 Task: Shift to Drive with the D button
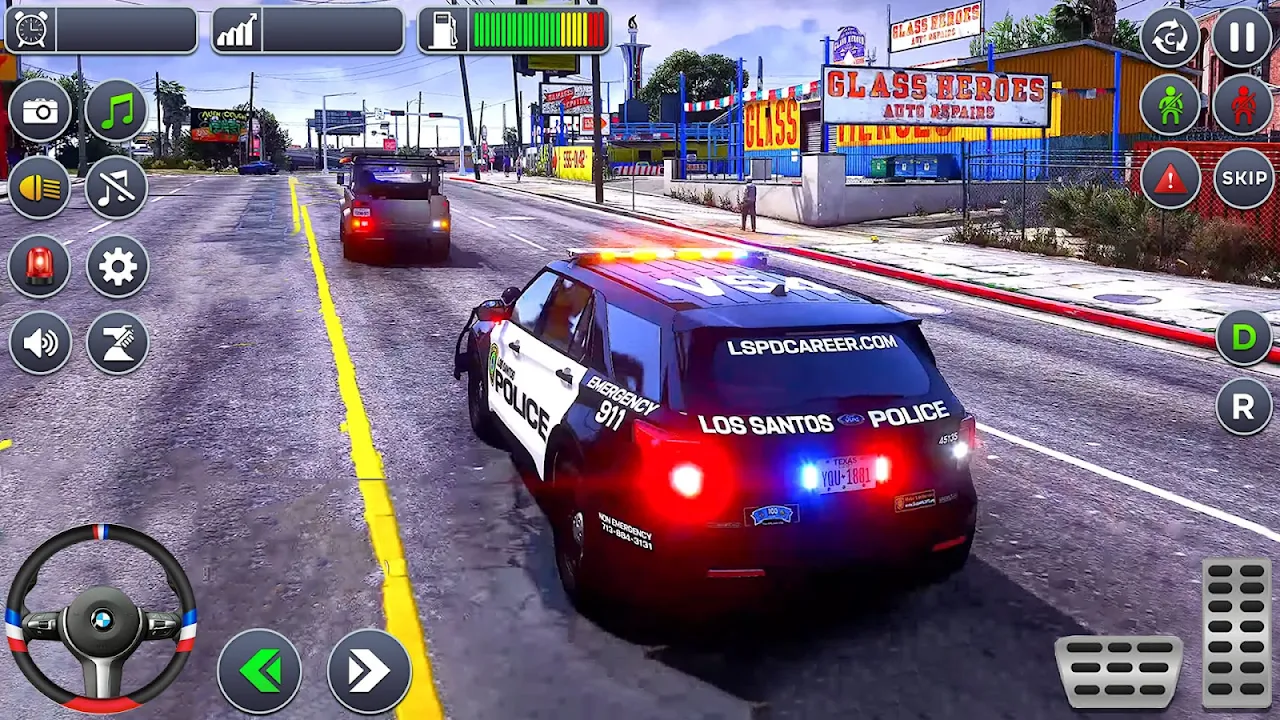click(1243, 338)
